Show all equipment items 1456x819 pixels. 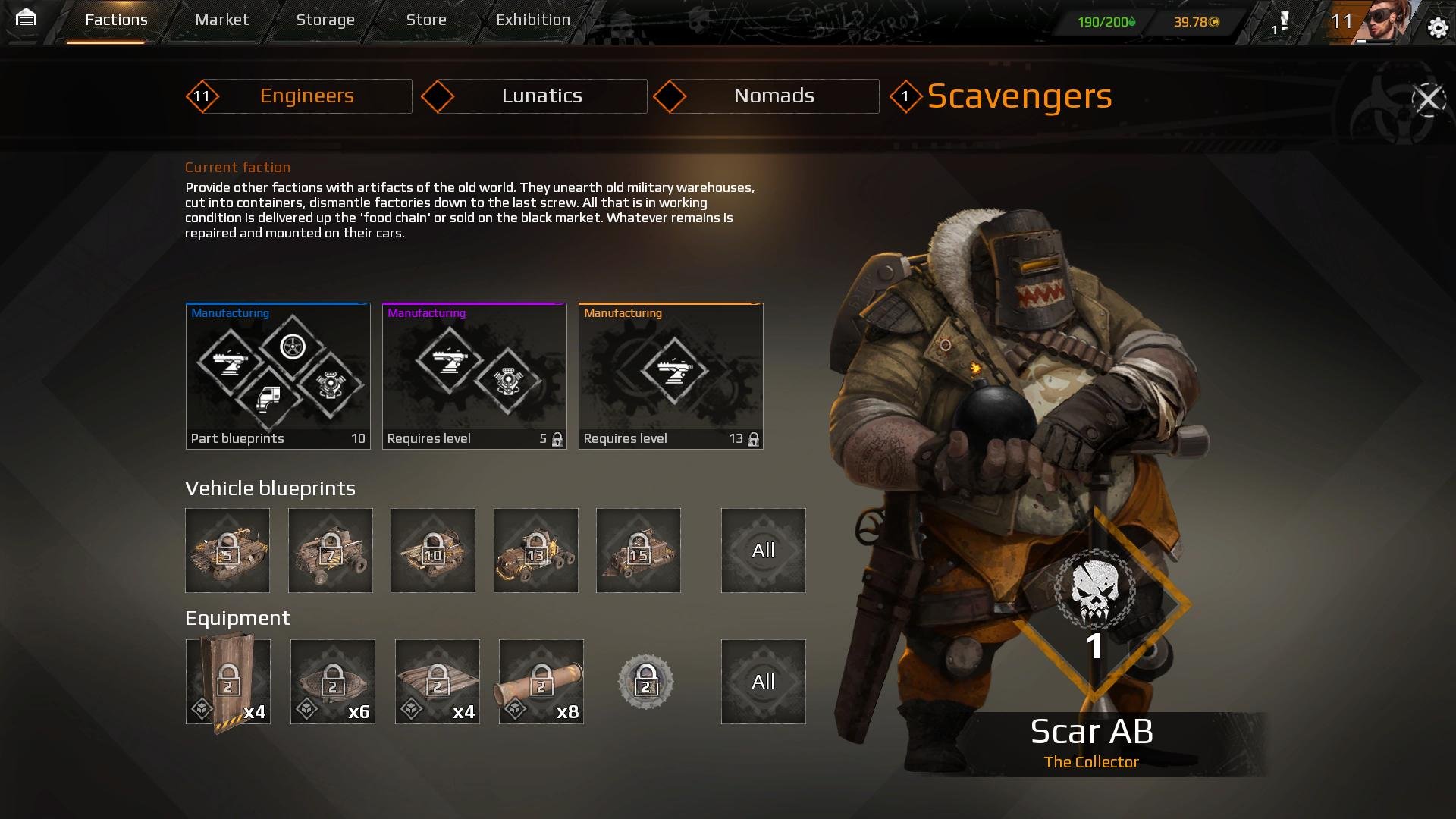(x=763, y=682)
